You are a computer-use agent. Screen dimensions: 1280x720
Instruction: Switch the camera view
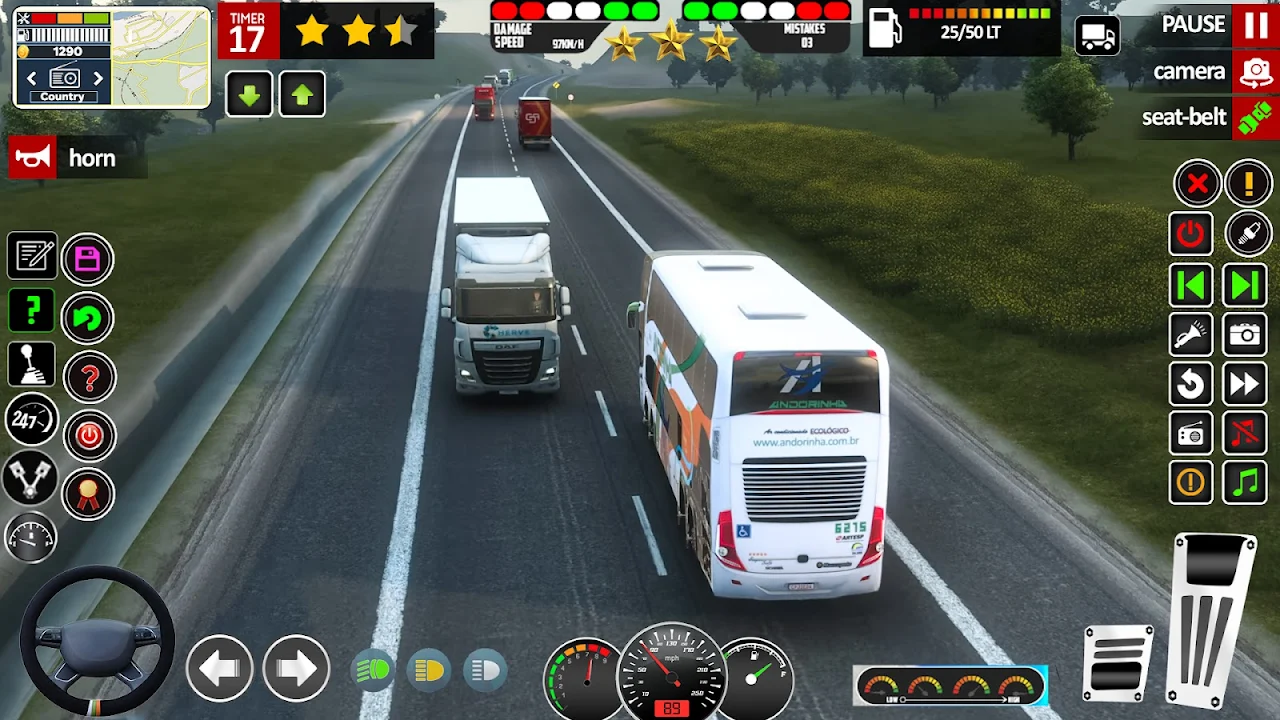(1255, 72)
